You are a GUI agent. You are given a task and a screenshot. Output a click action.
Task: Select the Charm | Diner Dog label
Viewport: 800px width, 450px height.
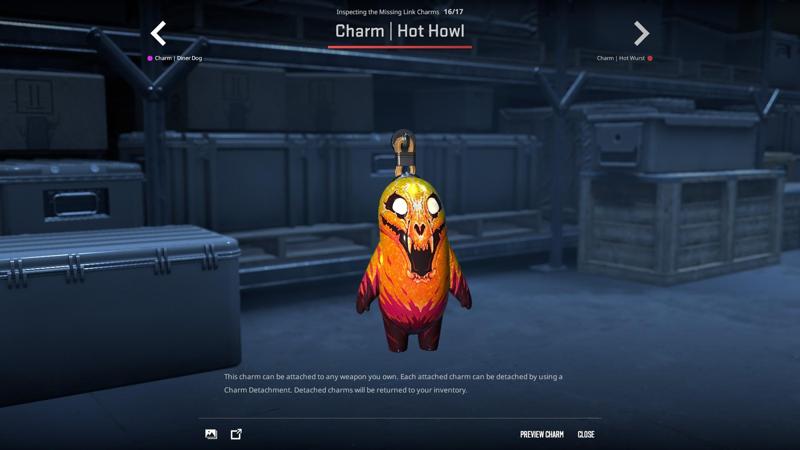[x=177, y=58]
